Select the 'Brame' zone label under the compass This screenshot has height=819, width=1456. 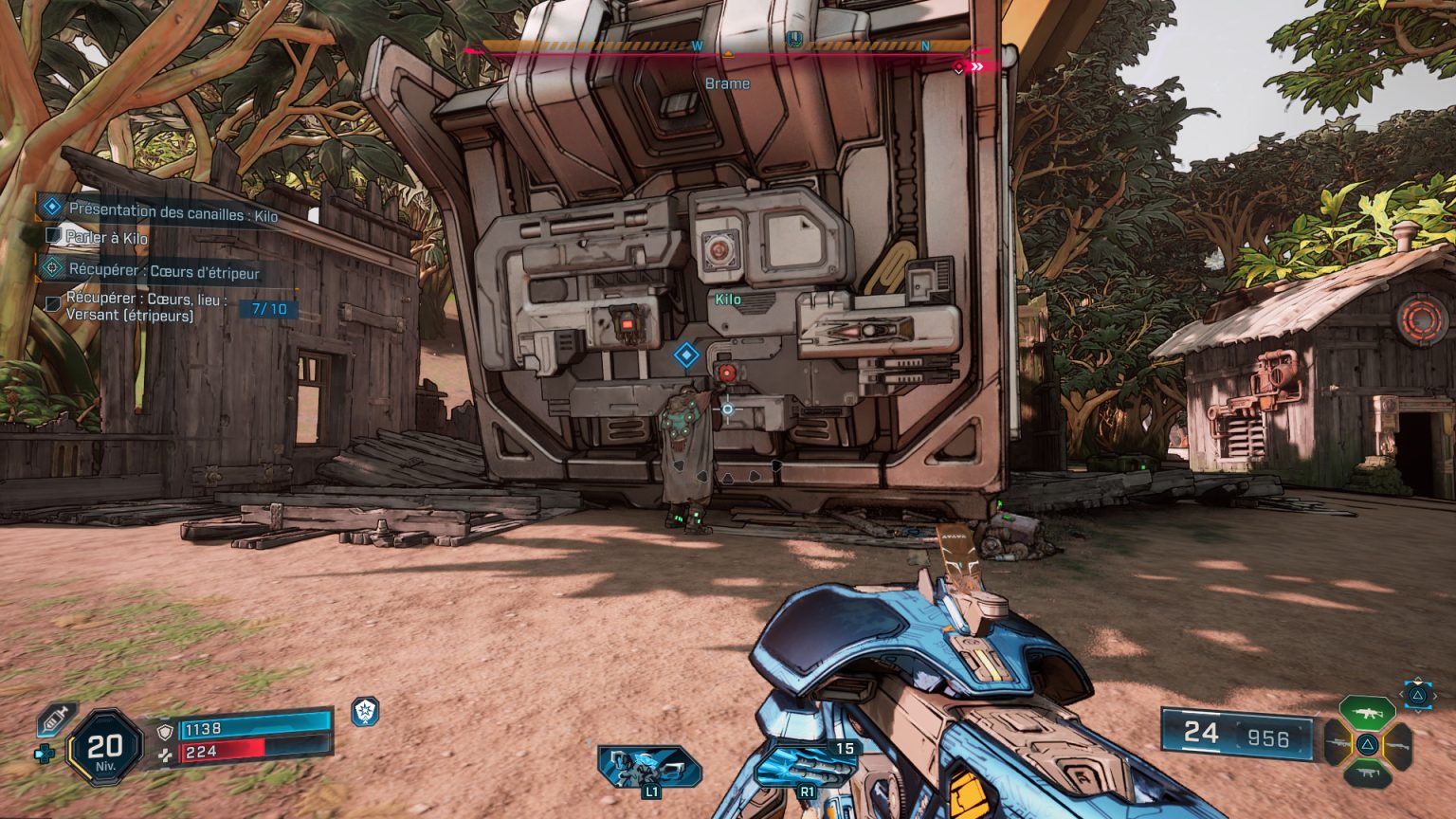click(x=726, y=83)
